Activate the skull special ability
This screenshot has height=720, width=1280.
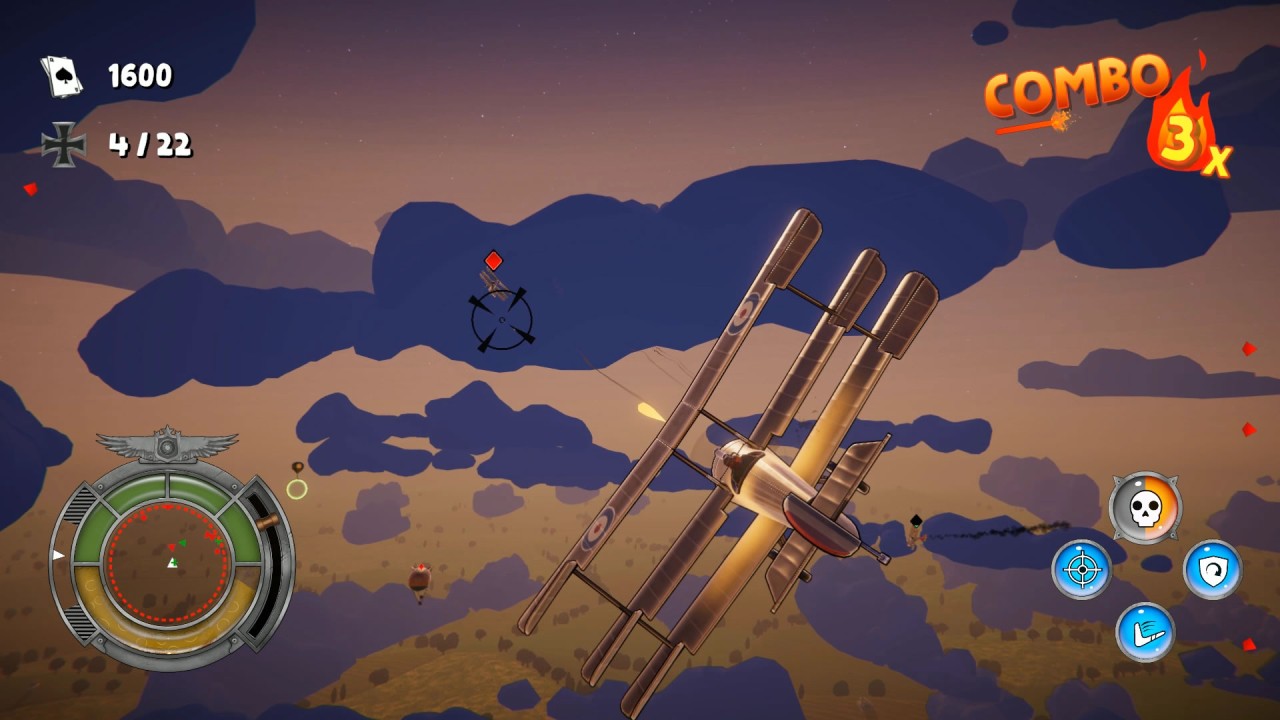coord(1145,508)
